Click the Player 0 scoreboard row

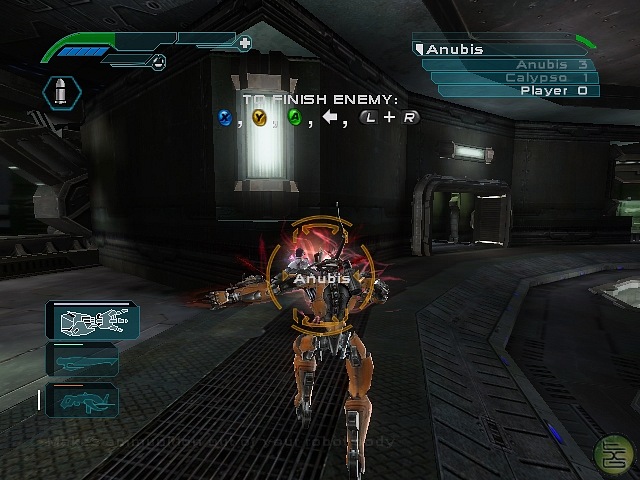point(518,90)
